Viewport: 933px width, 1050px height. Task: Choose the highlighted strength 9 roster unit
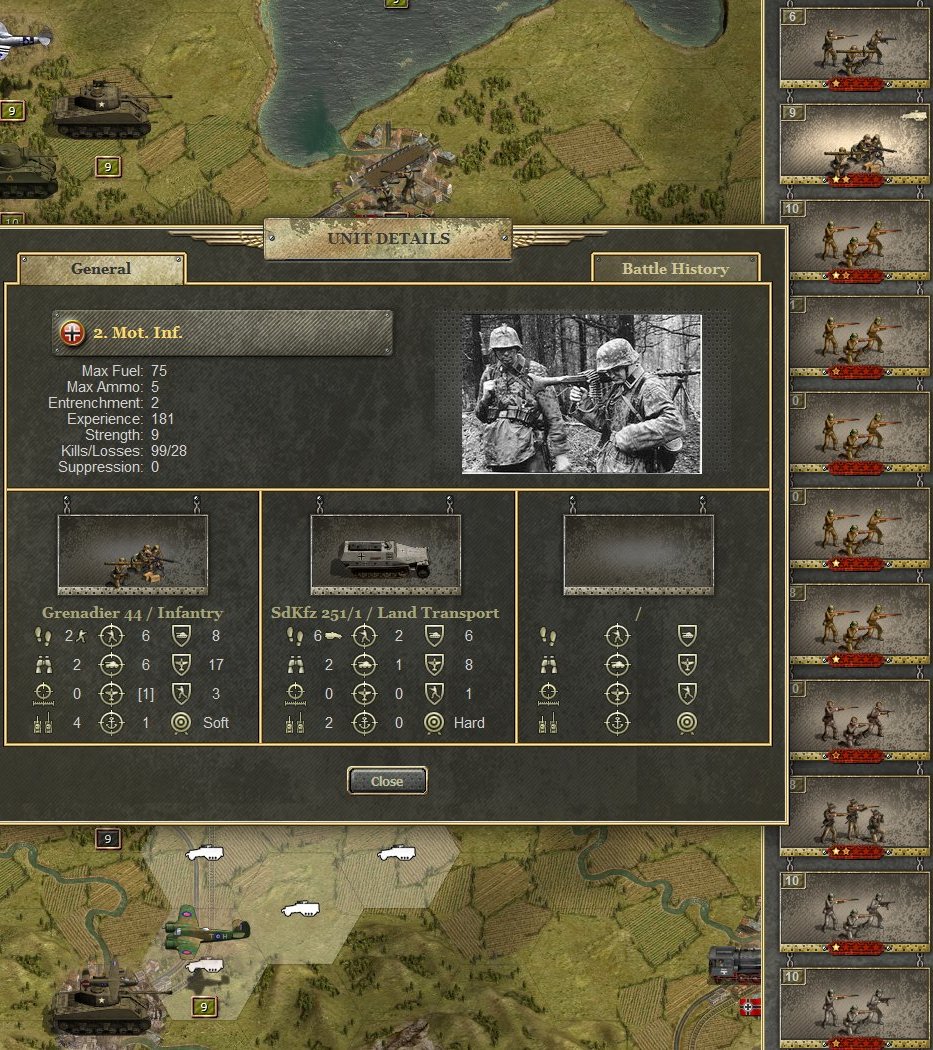tap(854, 145)
